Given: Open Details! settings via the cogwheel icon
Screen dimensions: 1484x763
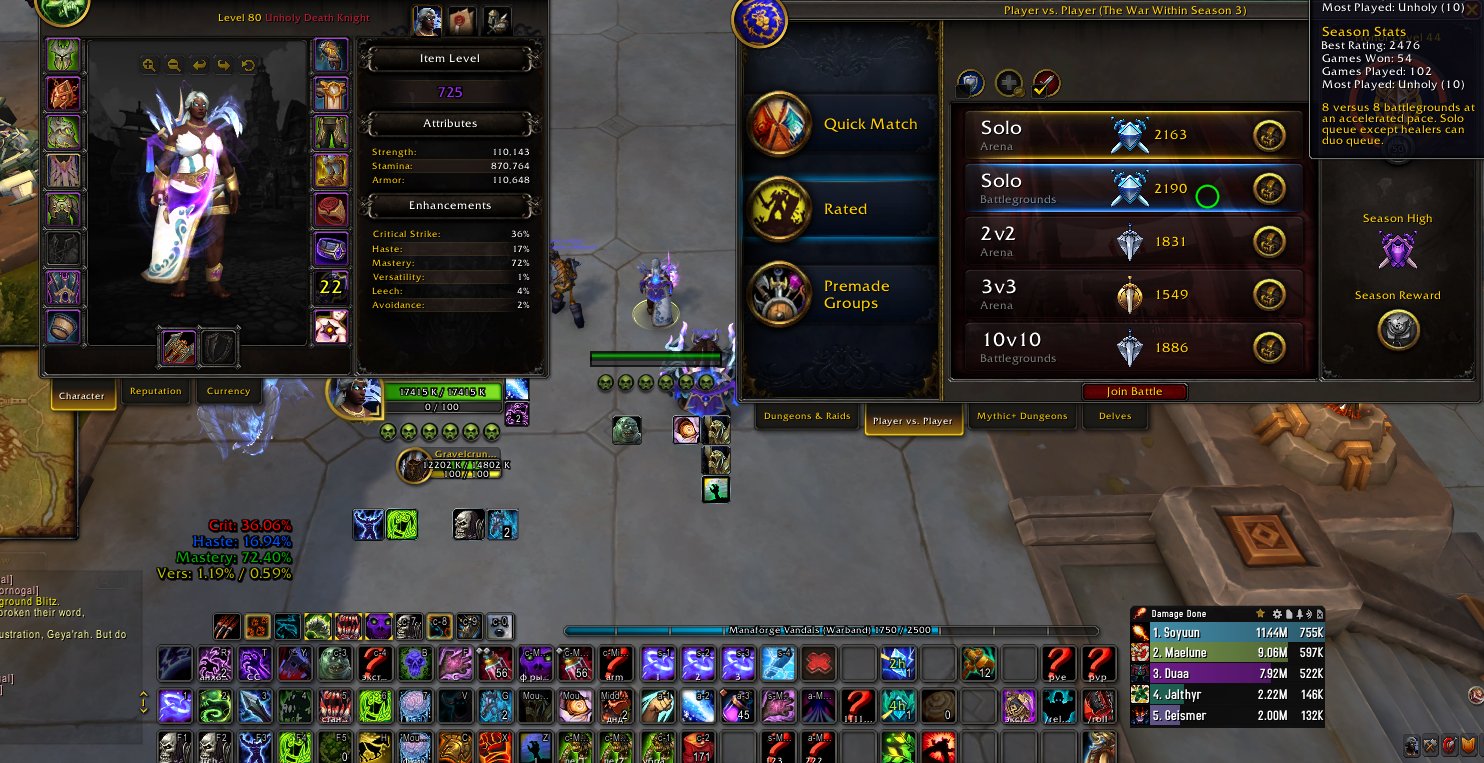Looking at the screenshot, I should pos(1277,614).
